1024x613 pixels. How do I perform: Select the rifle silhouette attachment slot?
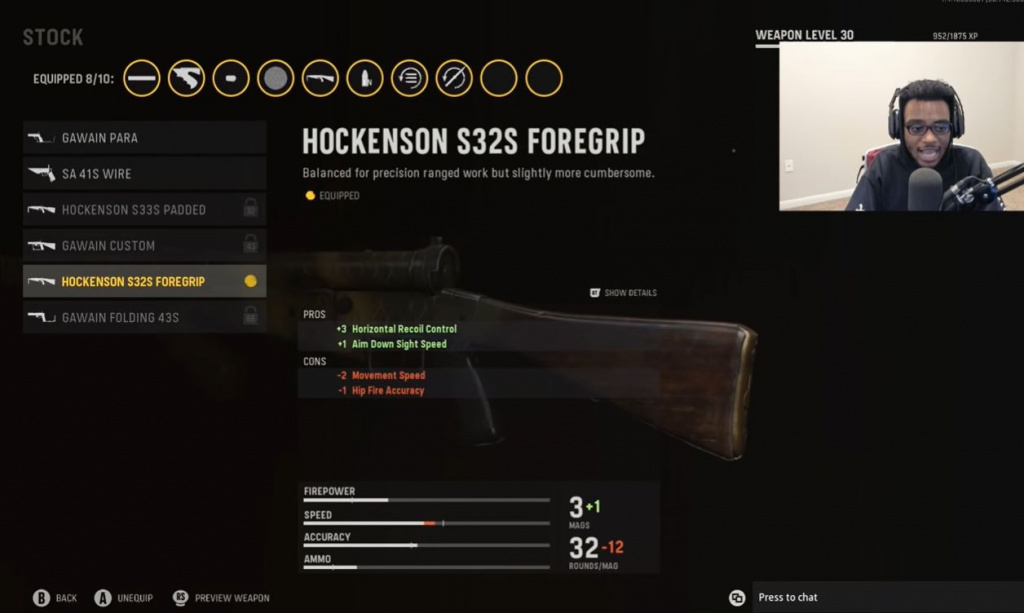(x=320, y=78)
